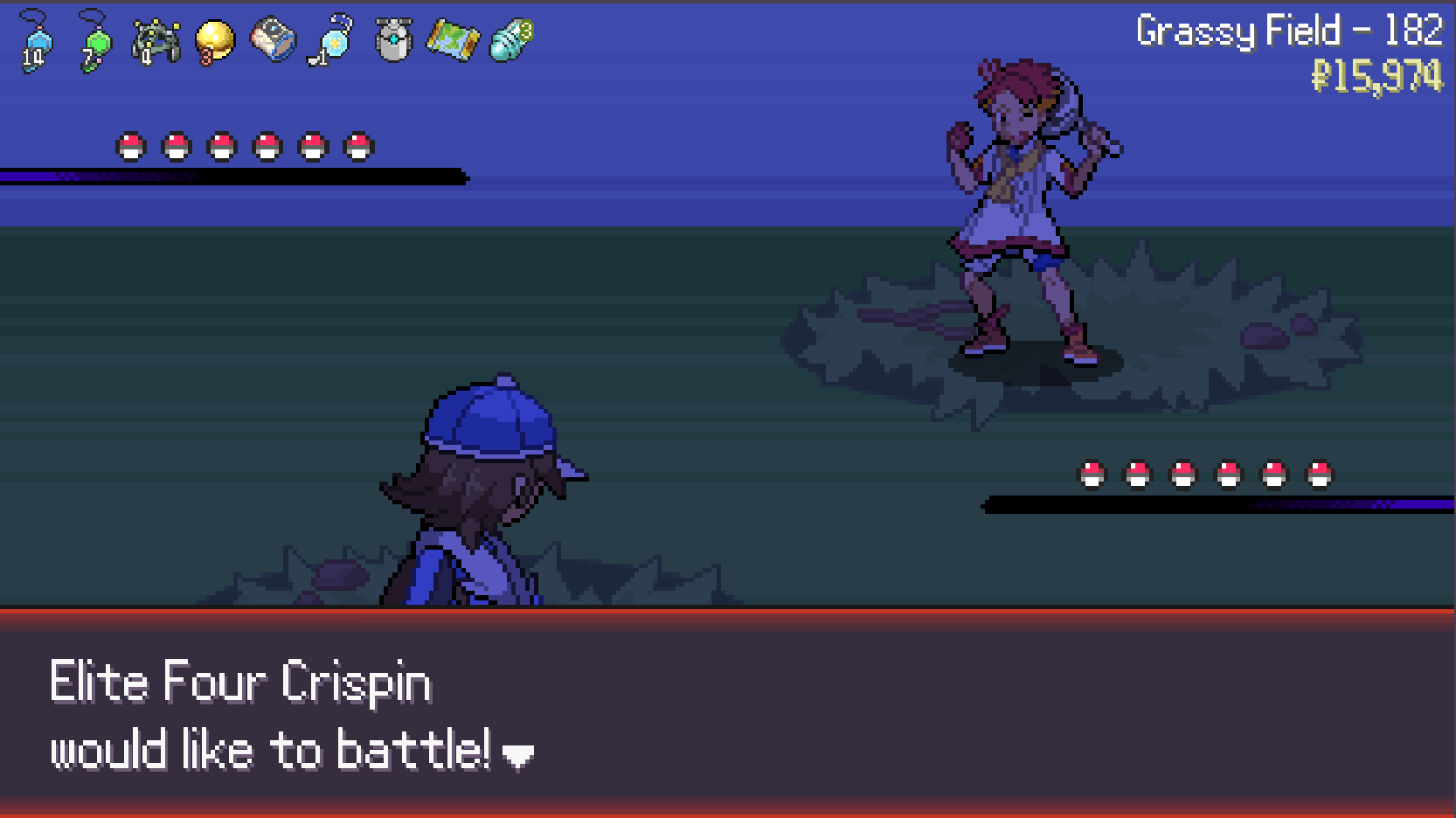Select the green pendant charm icon
This screenshot has height=818, width=1456.
pyautogui.click(x=94, y=41)
